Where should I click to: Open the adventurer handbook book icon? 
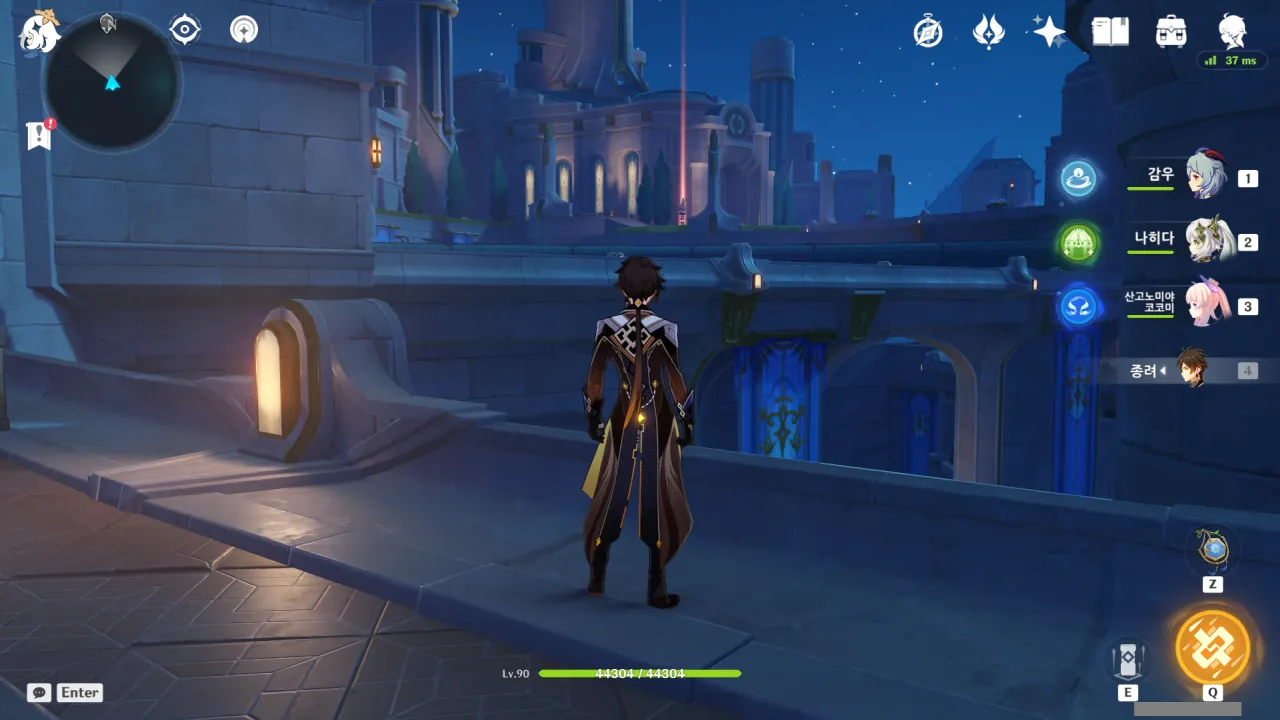1110,32
